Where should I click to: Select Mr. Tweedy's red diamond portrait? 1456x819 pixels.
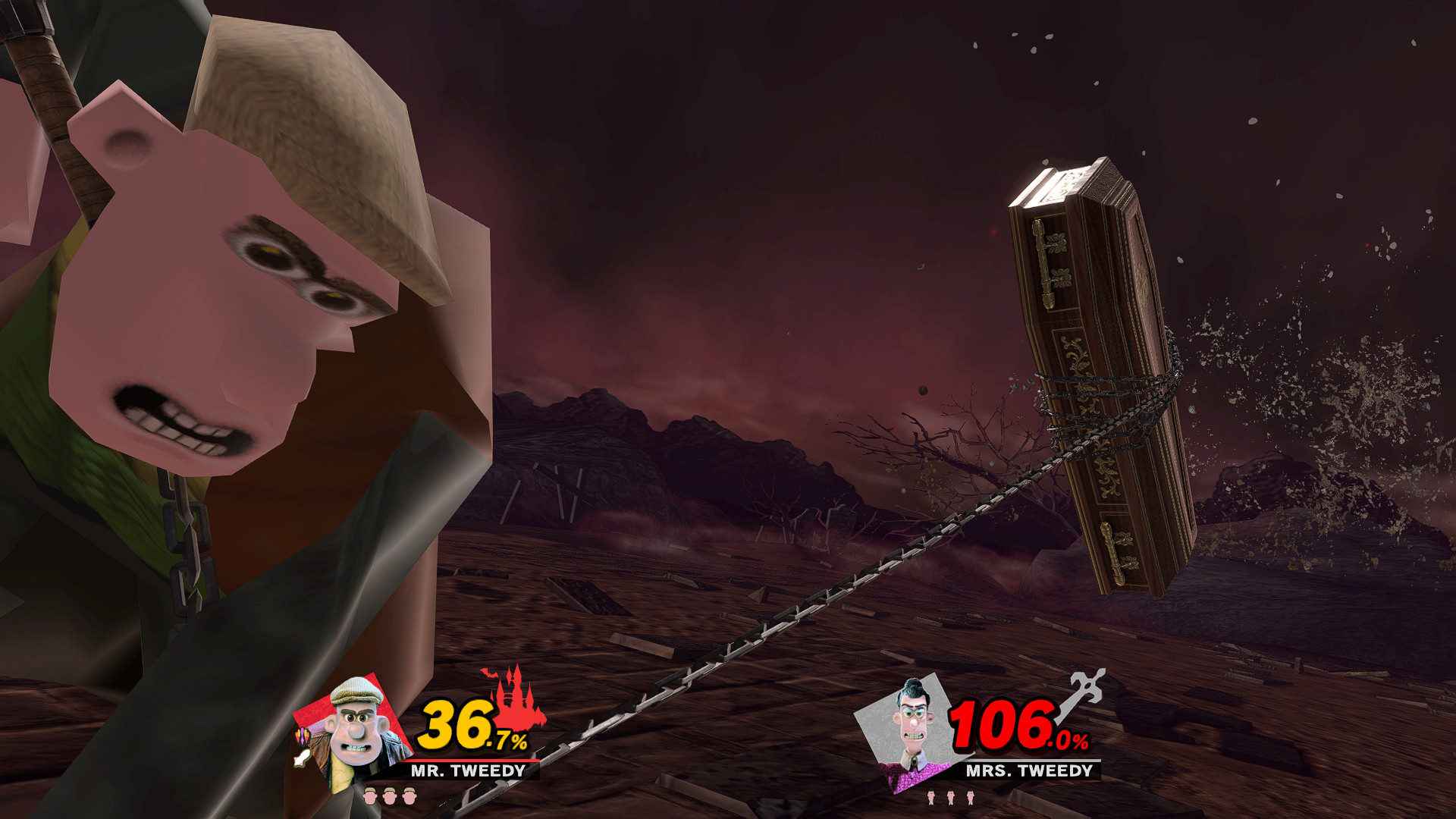point(356,723)
